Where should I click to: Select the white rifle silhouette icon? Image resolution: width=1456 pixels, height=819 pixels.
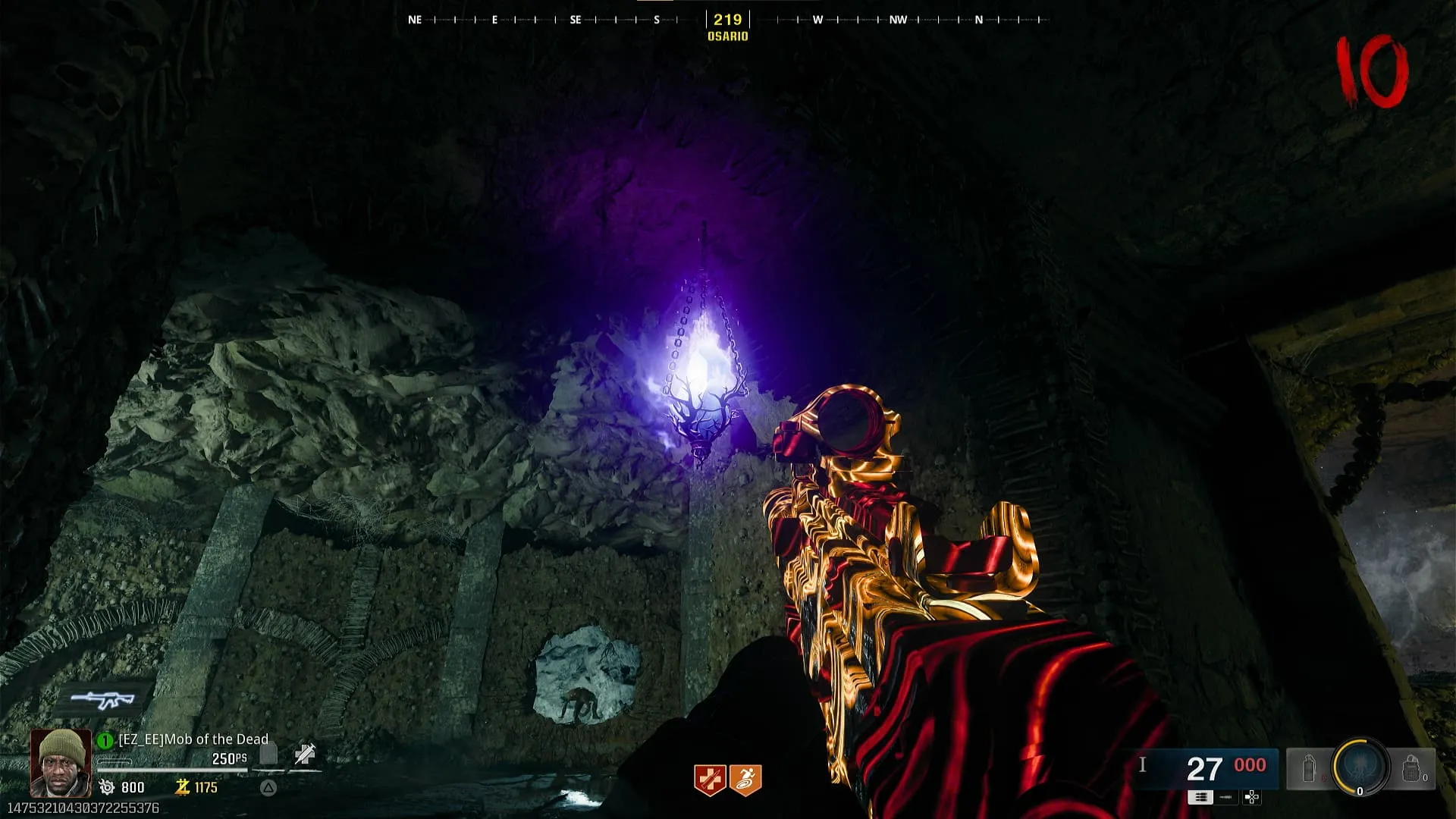[x=103, y=700]
